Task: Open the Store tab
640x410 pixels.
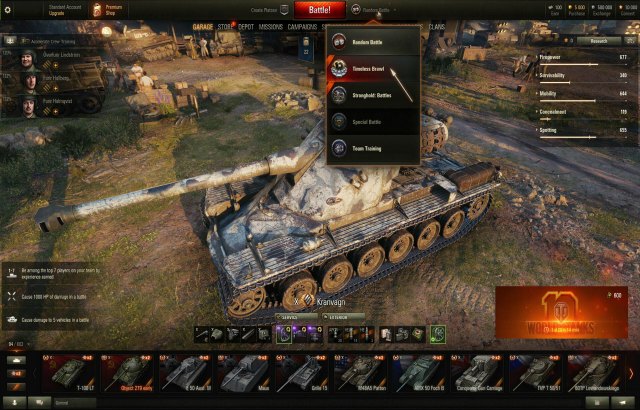Action: point(226,27)
